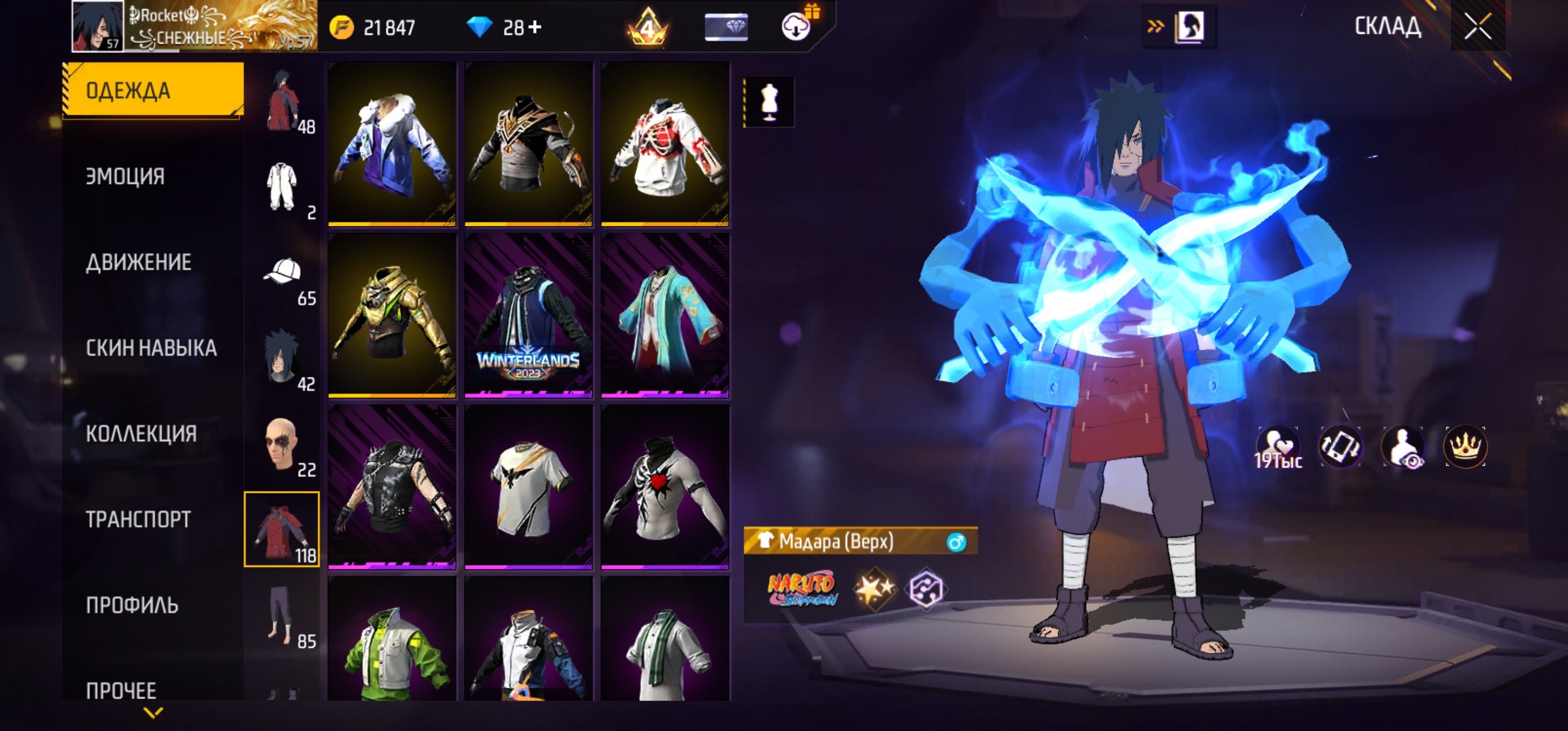Switch to the ЭМОЦИЯ tab

pyautogui.click(x=125, y=177)
